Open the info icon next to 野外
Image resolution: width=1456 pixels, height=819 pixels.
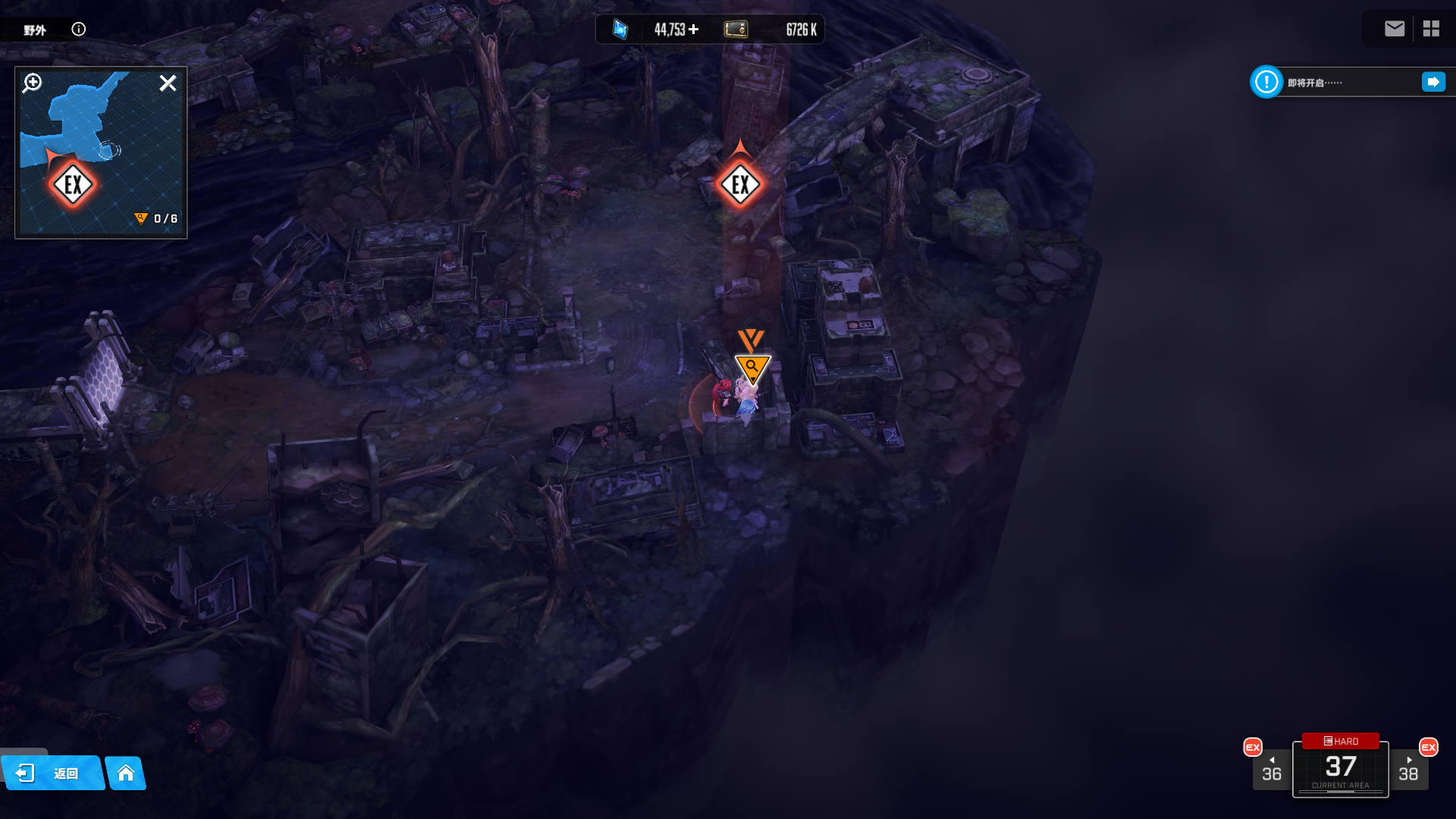pyautogui.click(x=78, y=29)
